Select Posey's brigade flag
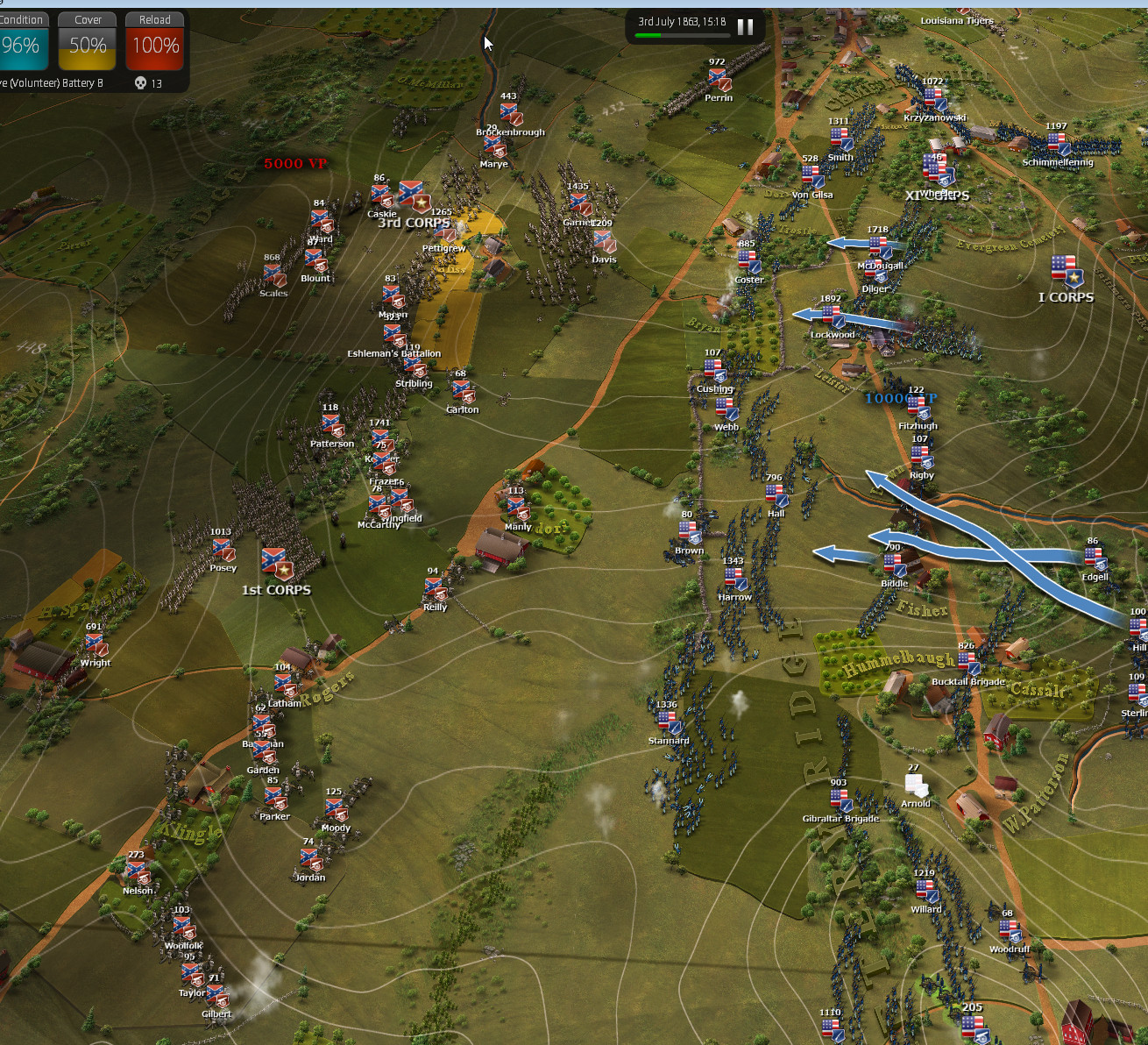 tap(223, 550)
